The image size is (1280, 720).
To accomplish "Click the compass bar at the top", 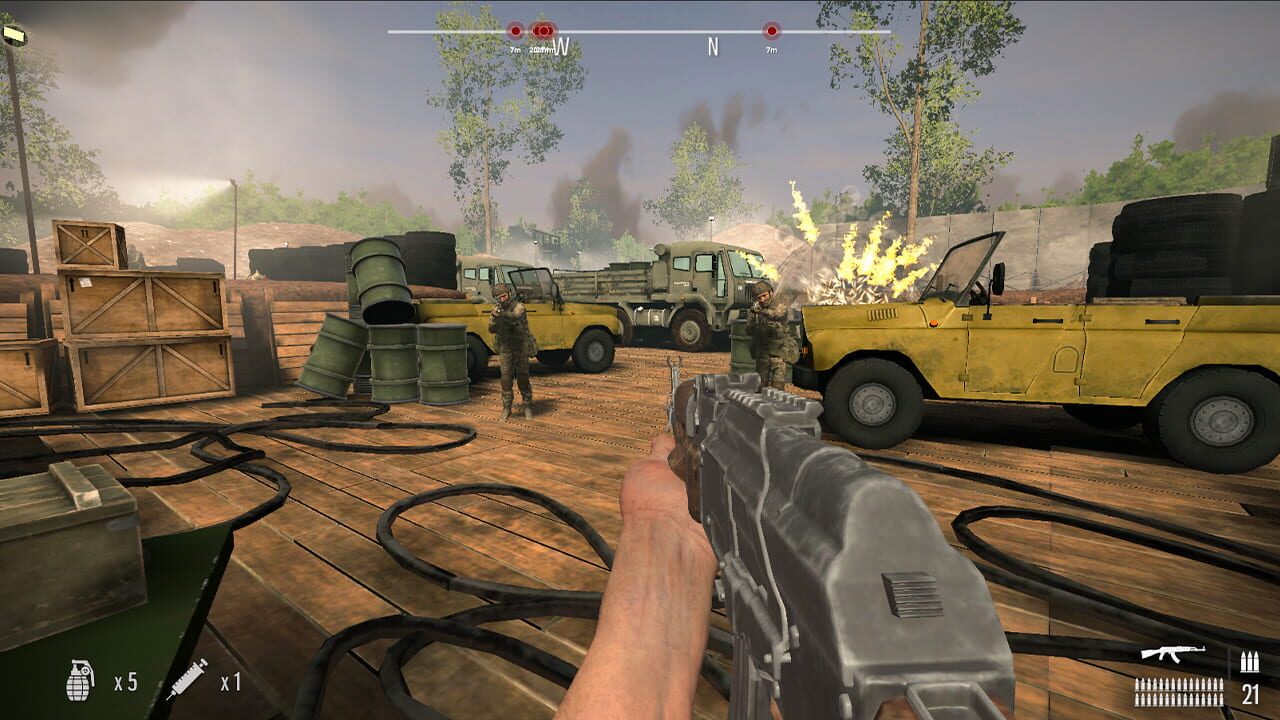I will [x=640, y=32].
